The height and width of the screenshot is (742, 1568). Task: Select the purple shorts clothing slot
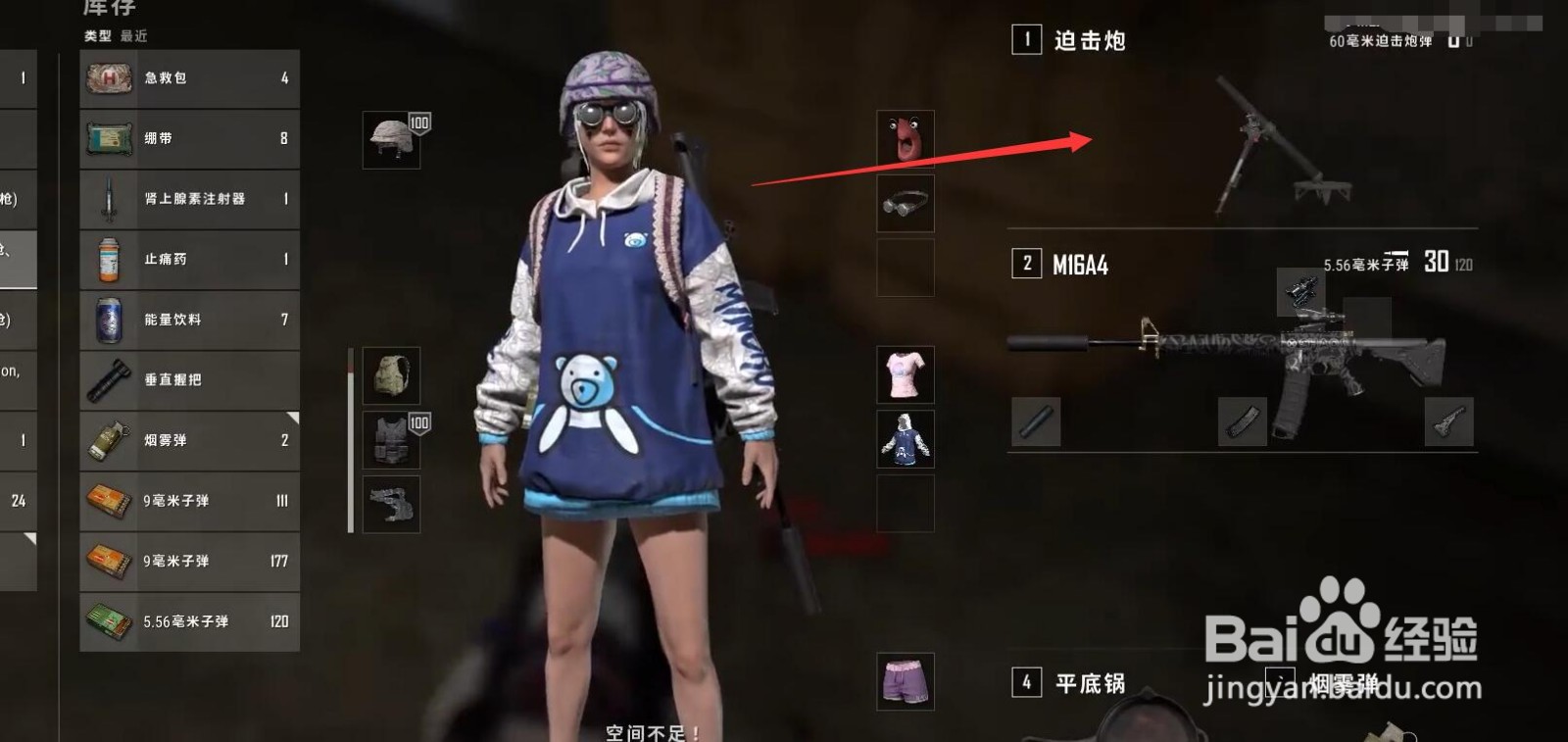905,682
